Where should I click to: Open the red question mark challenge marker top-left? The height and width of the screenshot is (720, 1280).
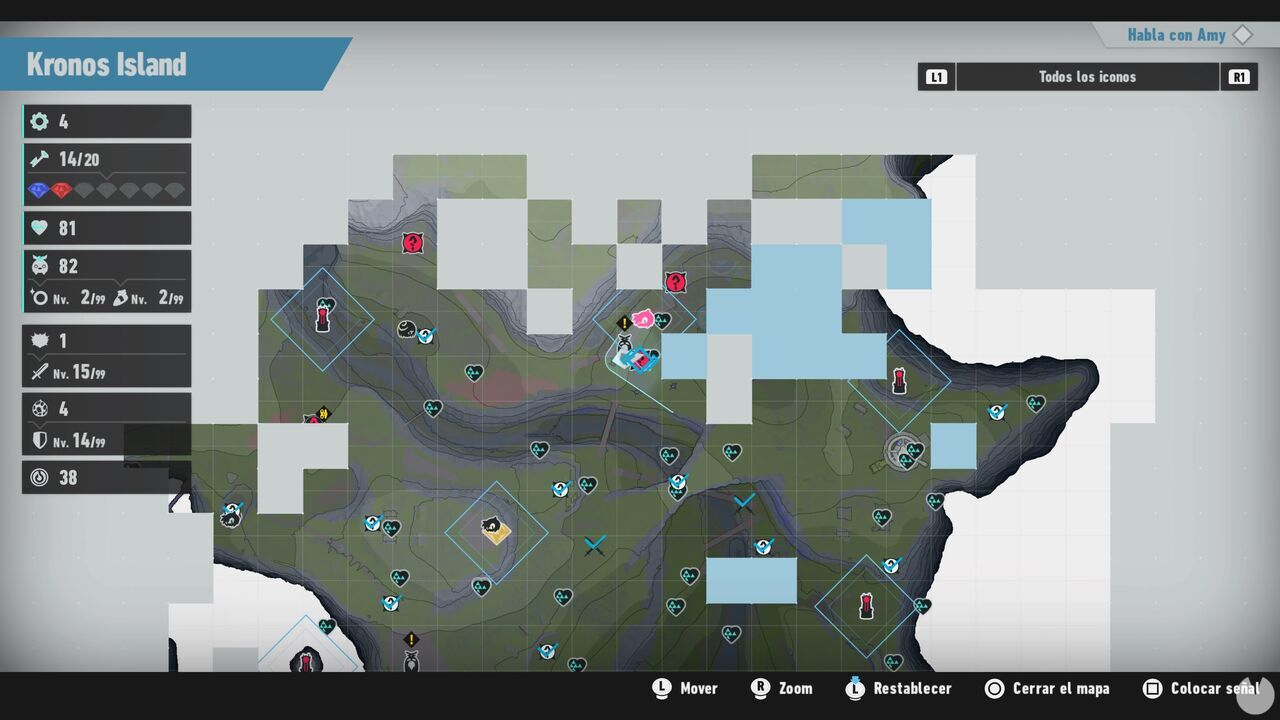tap(413, 243)
